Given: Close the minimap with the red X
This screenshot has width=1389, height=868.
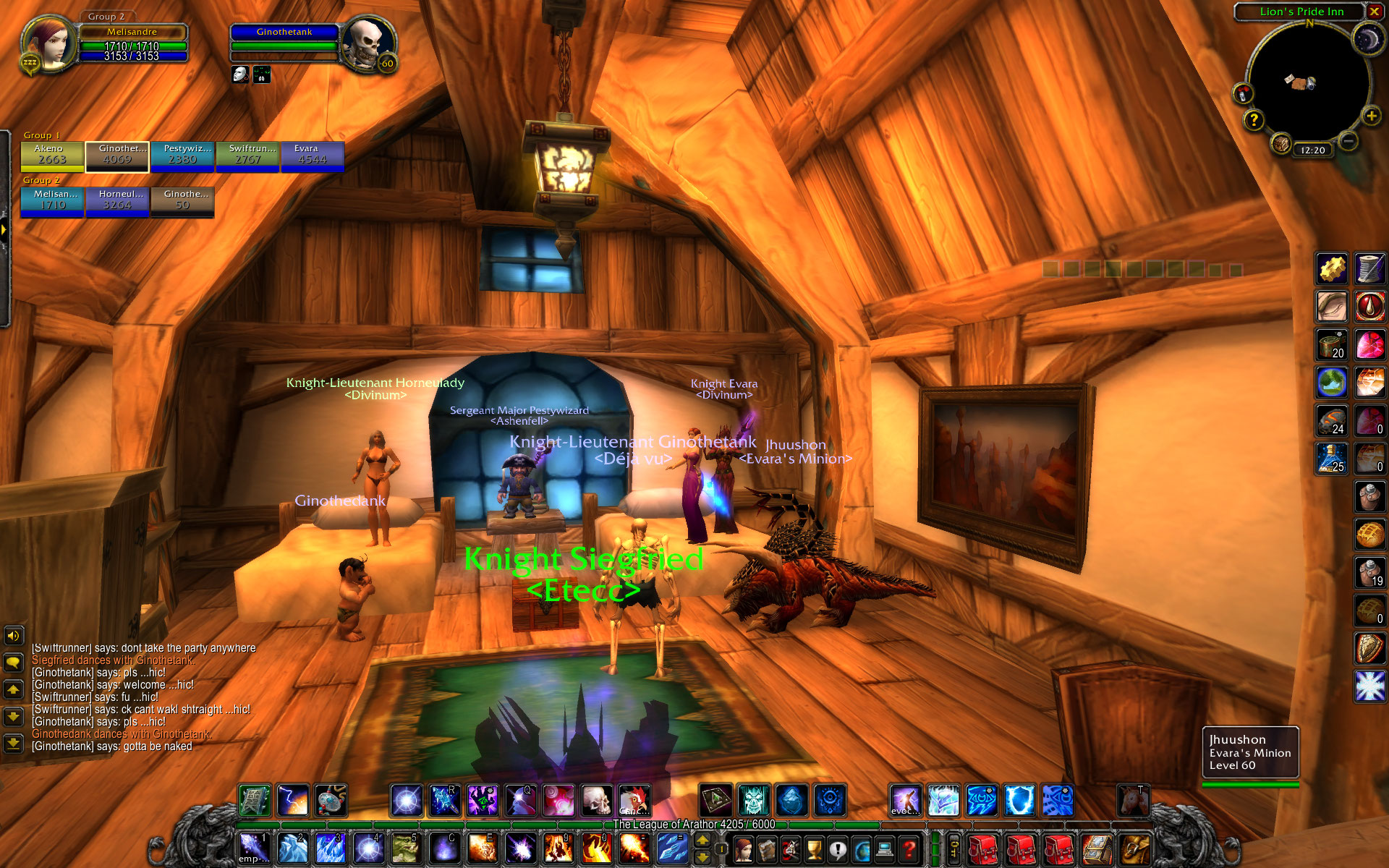Looking at the screenshot, I should [x=1374, y=12].
